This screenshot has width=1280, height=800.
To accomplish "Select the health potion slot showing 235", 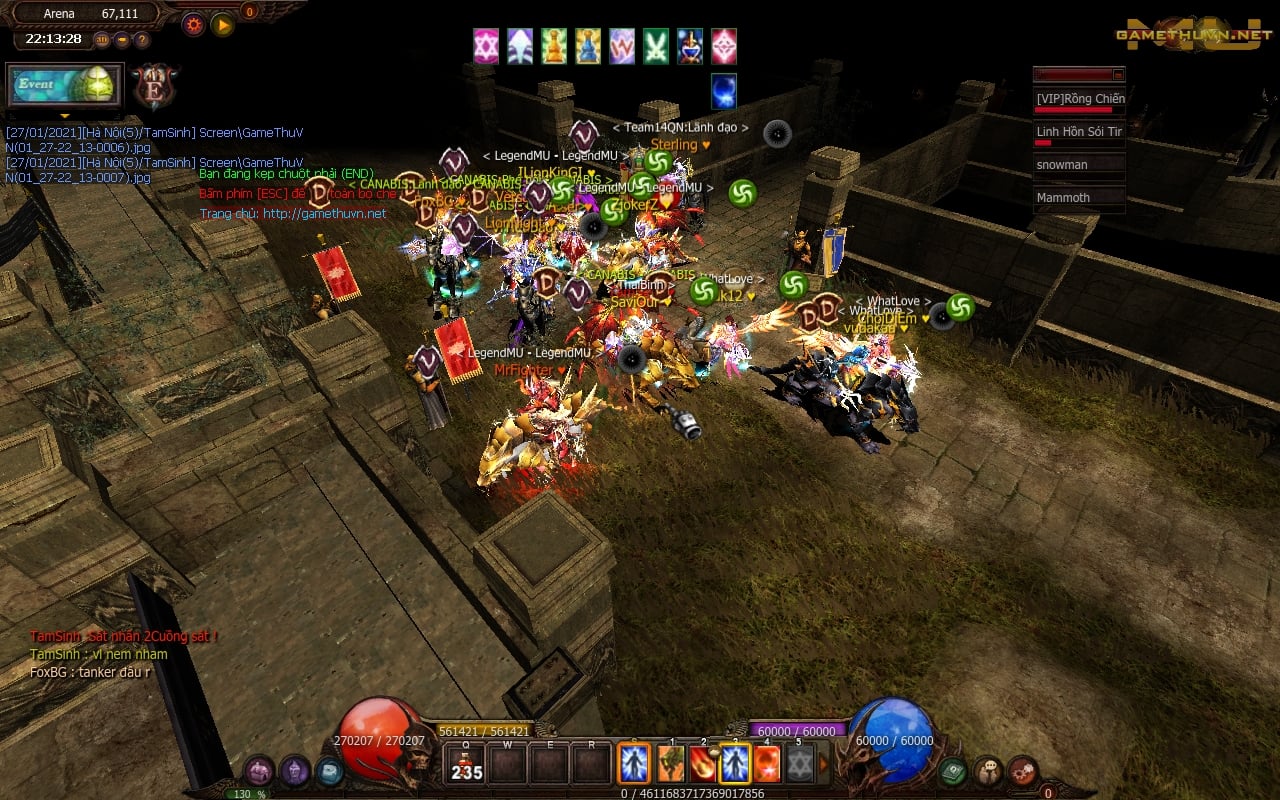I will pyautogui.click(x=466, y=765).
